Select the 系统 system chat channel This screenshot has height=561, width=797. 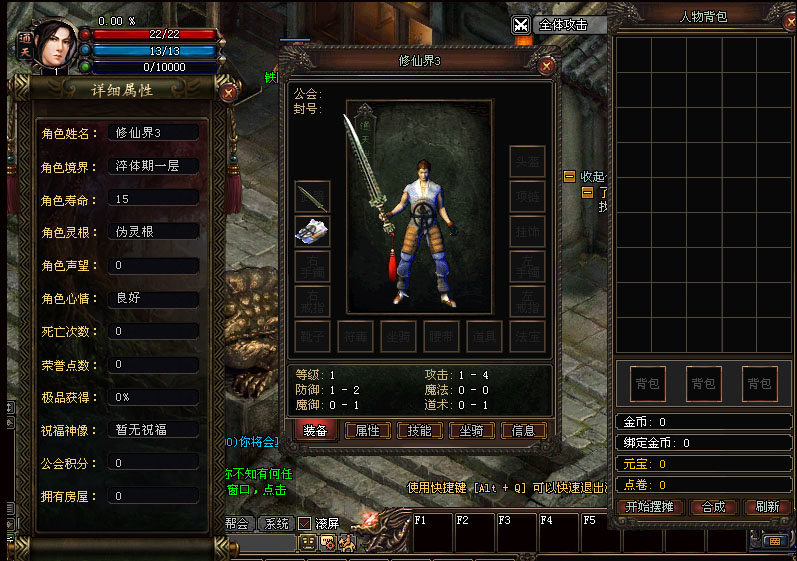[x=276, y=523]
